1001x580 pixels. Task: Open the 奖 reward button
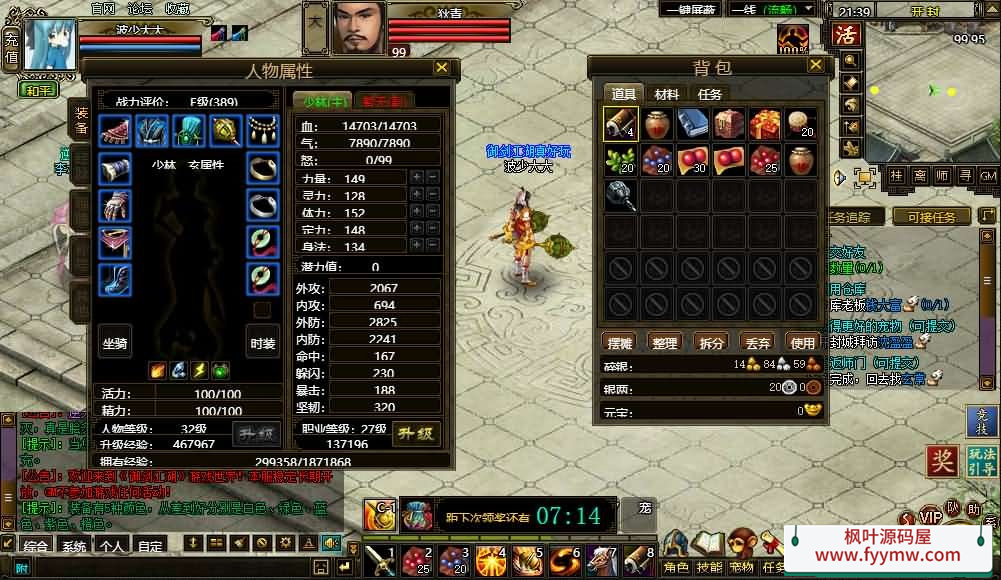pyautogui.click(x=941, y=462)
